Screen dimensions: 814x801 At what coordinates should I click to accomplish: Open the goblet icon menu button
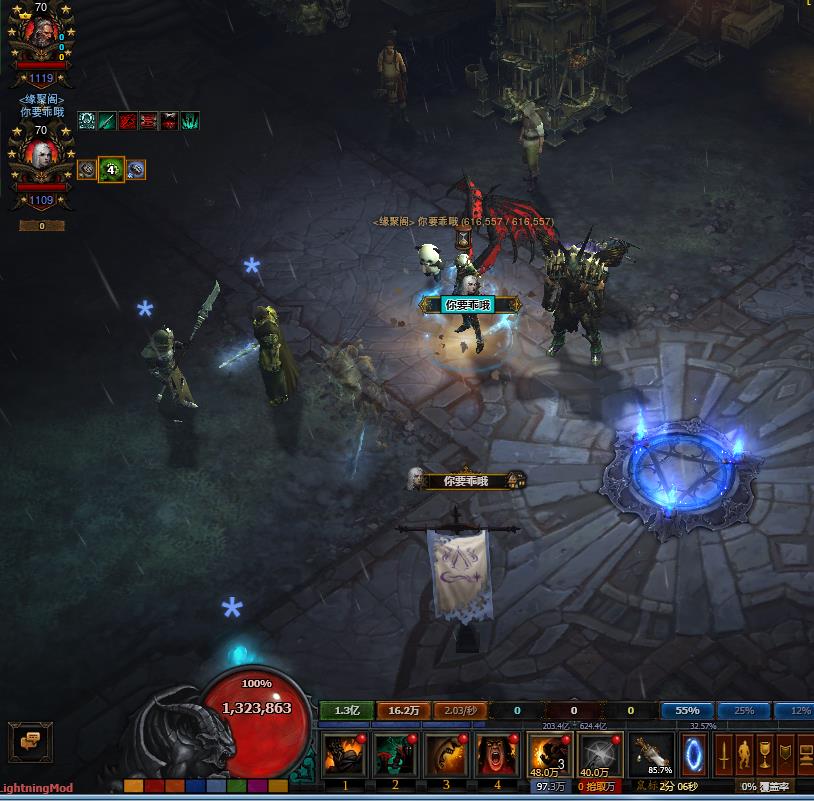pyautogui.click(x=764, y=753)
